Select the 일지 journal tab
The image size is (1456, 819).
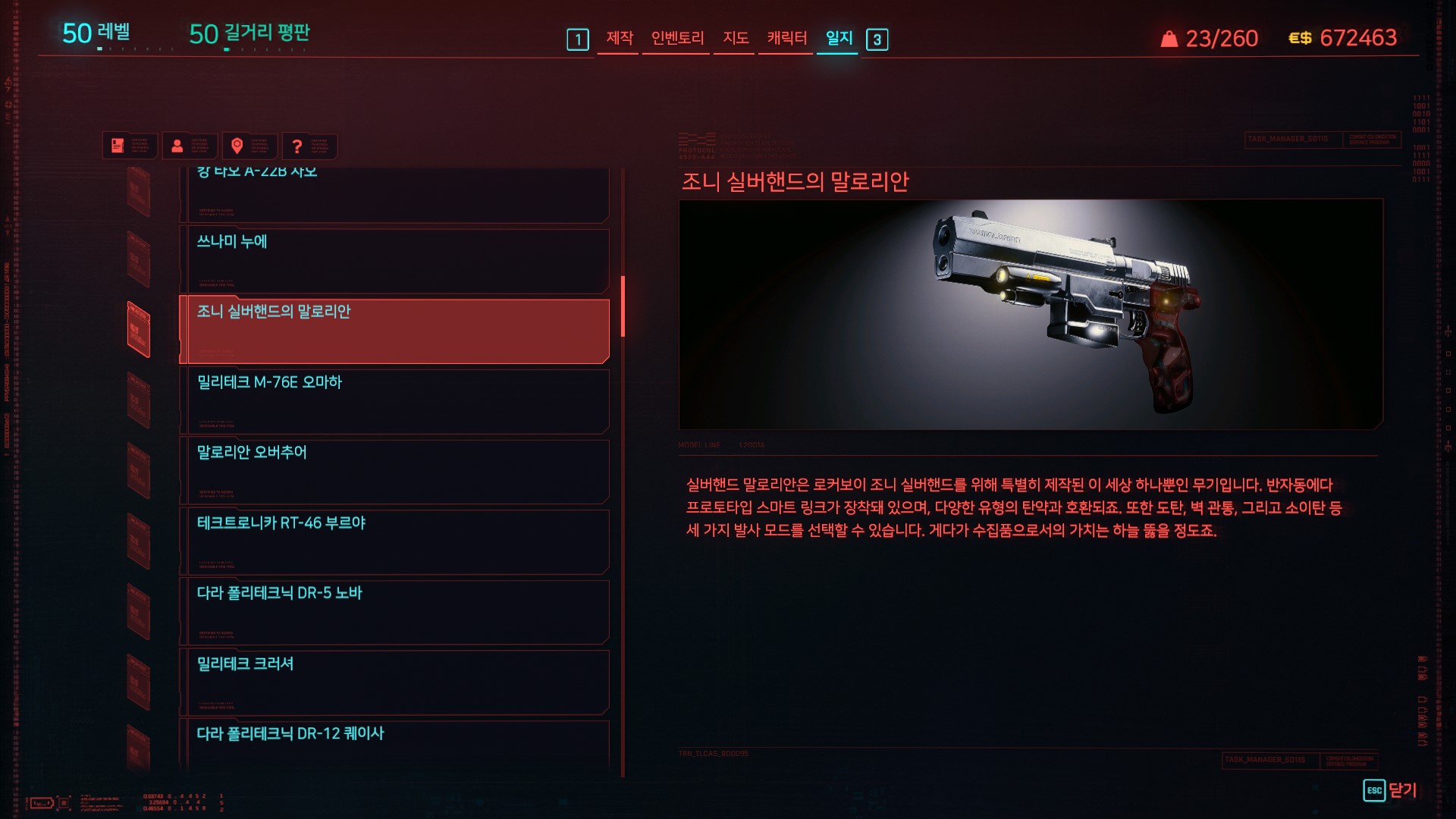[x=839, y=38]
